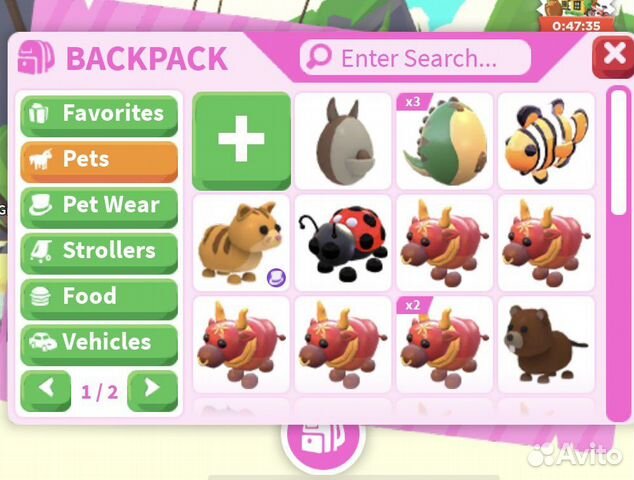Close the backpack window
The image size is (634, 480).
coord(611,58)
